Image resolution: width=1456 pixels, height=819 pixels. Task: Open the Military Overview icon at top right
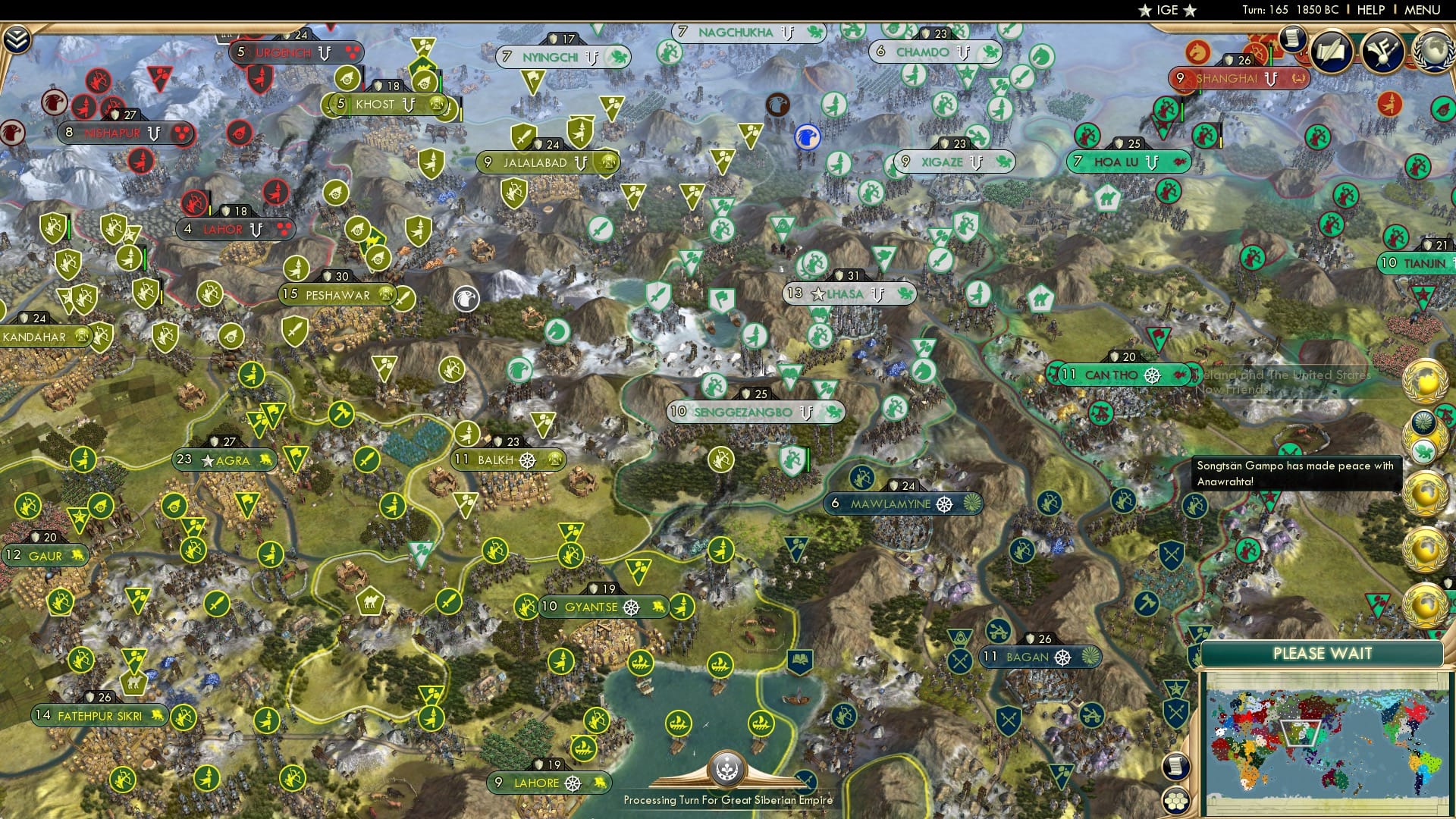[x=1382, y=52]
